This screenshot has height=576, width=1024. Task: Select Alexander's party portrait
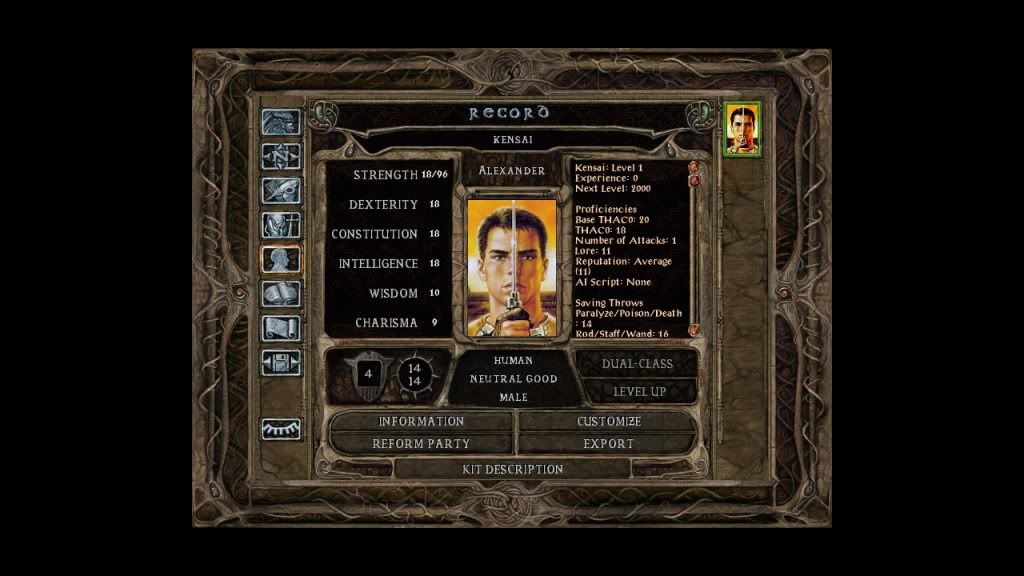pyautogui.click(x=741, y=129)
